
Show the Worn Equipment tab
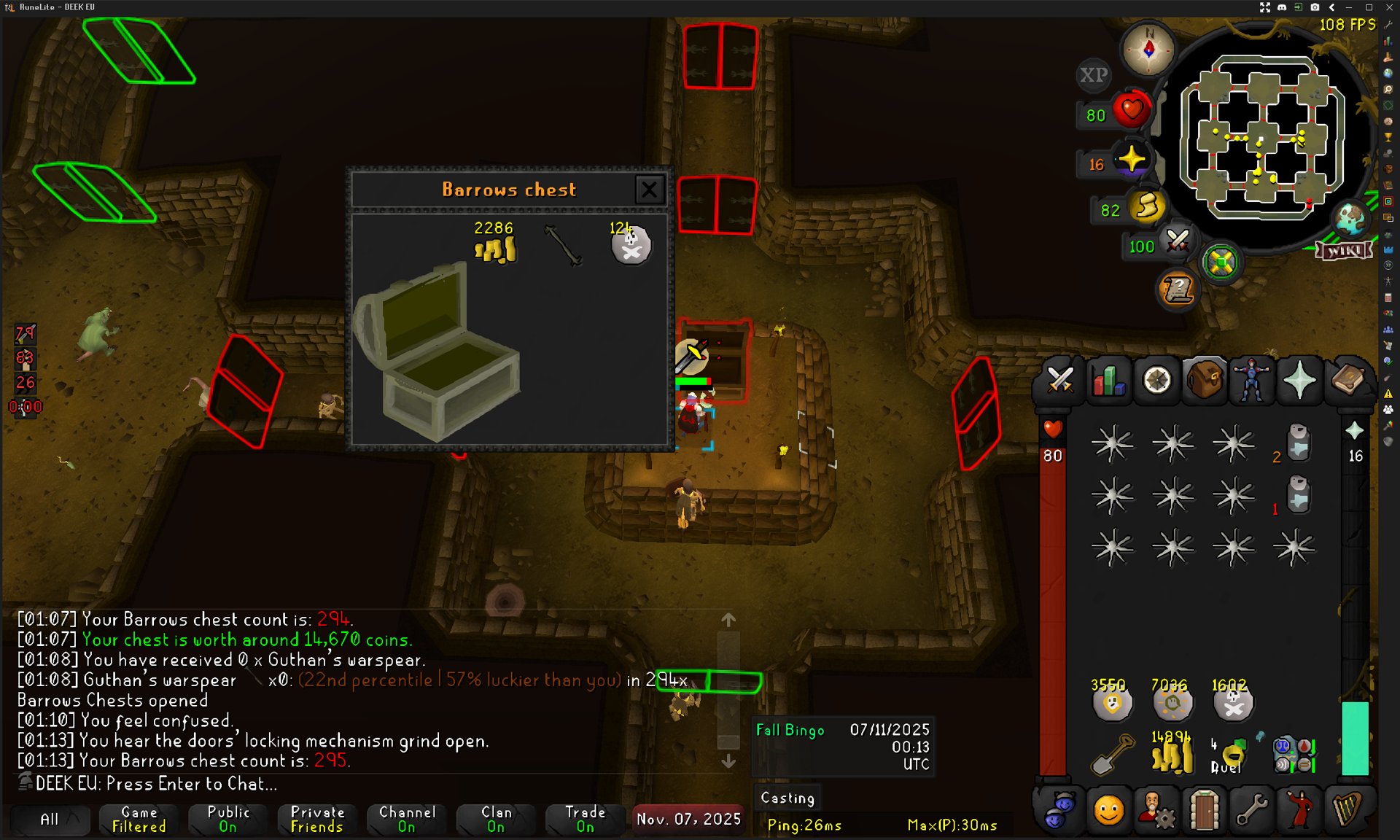tap(1251, 380)
